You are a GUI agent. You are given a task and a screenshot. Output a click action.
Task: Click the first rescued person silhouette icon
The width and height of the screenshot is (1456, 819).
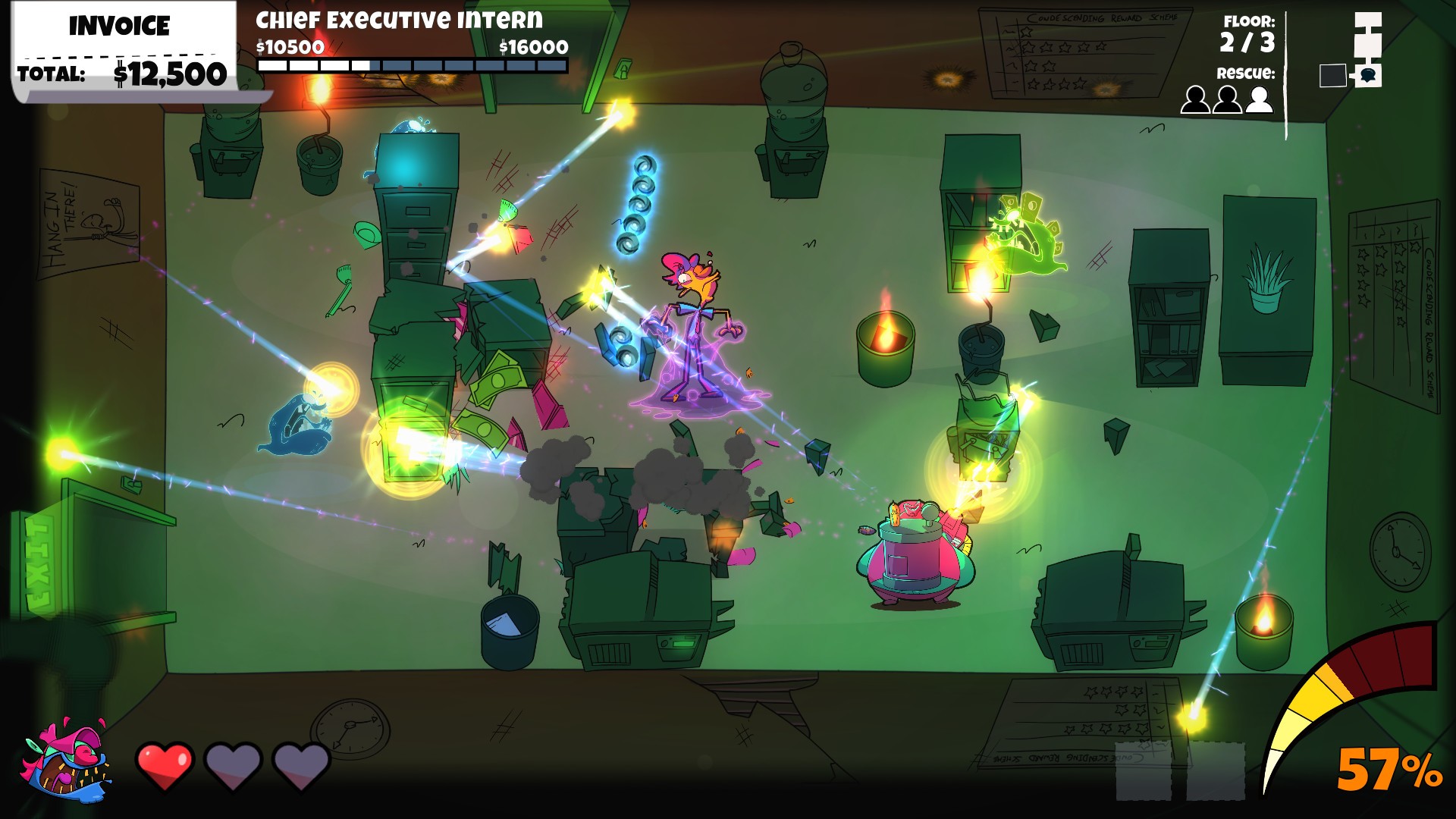coord(1197,101)
